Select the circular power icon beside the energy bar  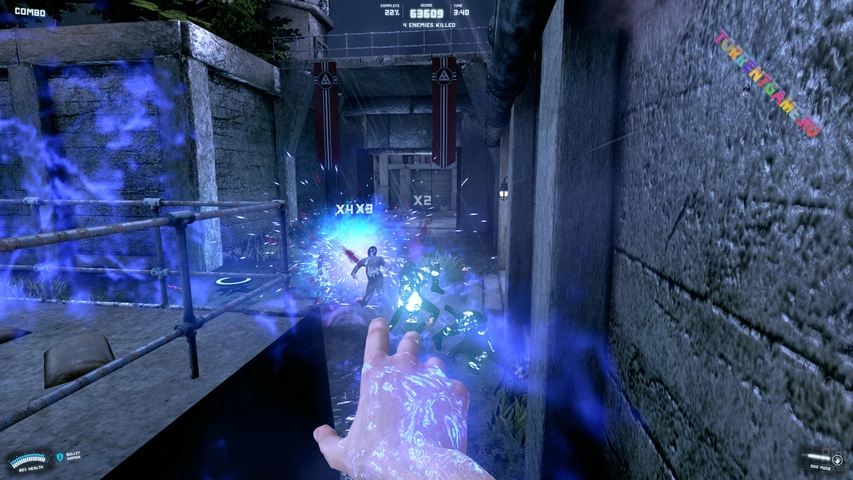(836, 459)
